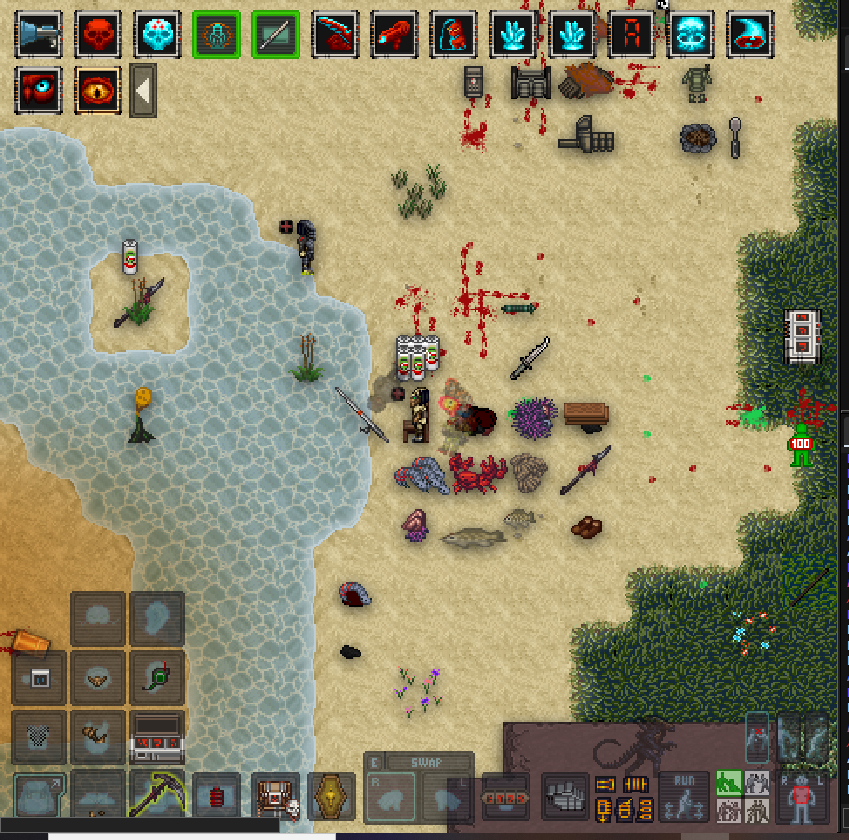Toggle the RUN movement mode button
The image size is (849, 840).
[685, 796]
